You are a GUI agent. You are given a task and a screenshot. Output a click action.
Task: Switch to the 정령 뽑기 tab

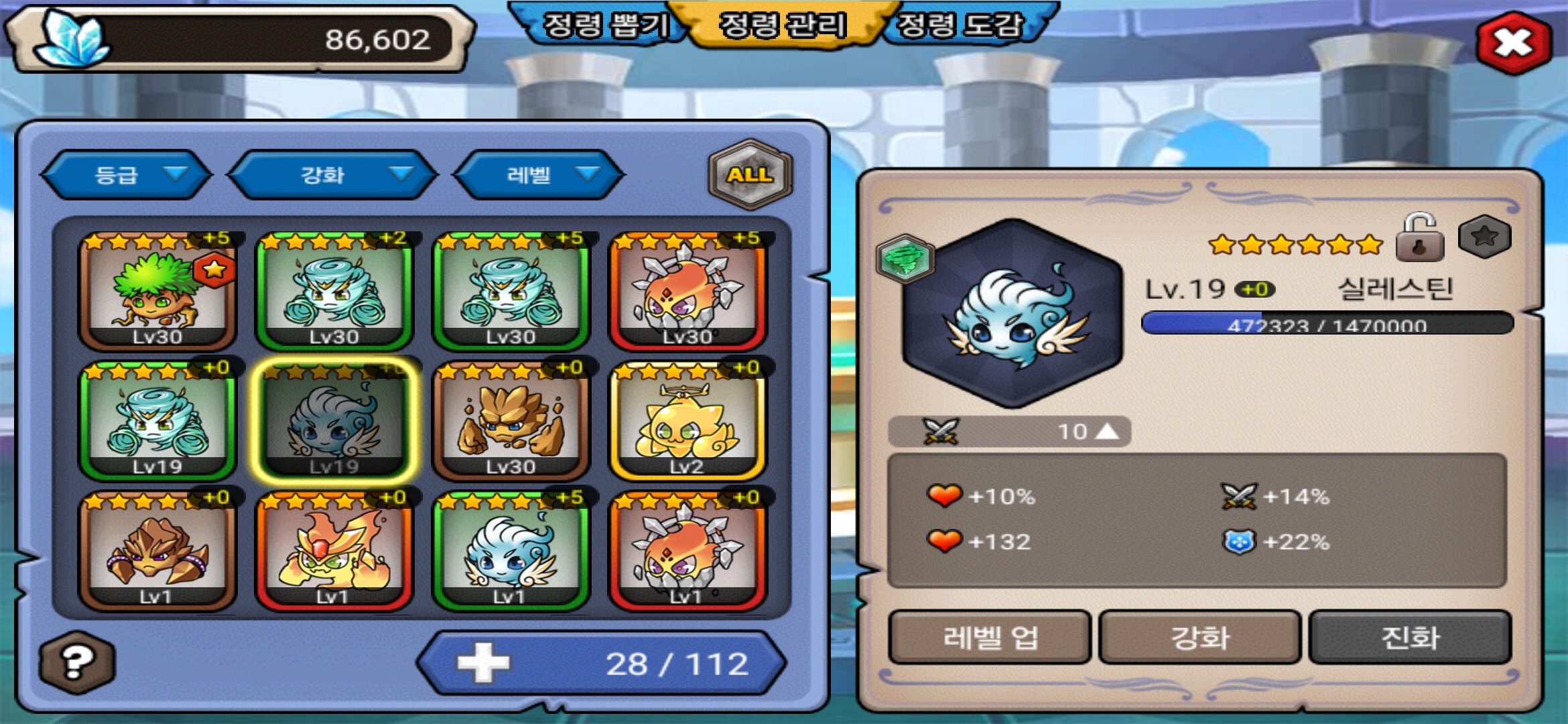pyautogui.click(x=604, y=25)
